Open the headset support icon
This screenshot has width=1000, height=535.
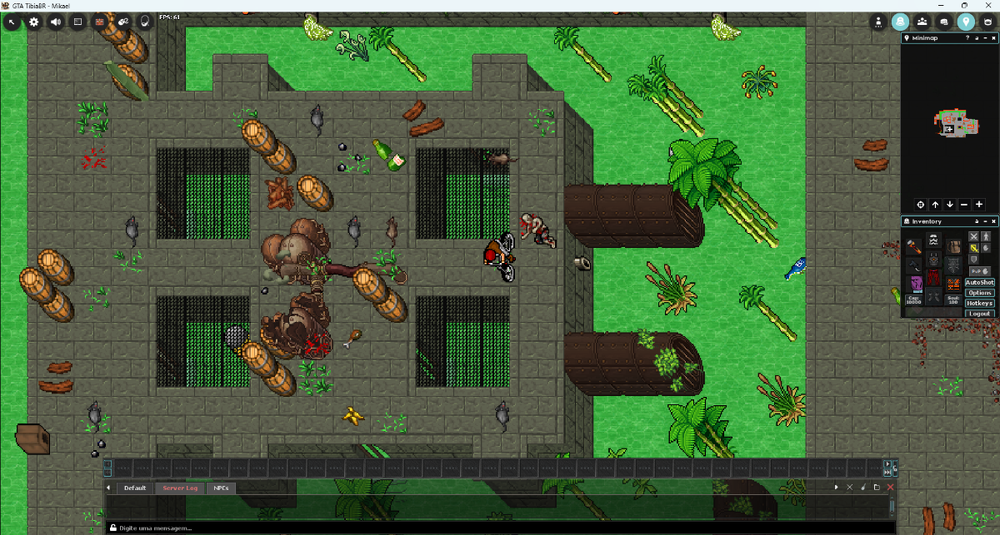click(x=145, y=21)
